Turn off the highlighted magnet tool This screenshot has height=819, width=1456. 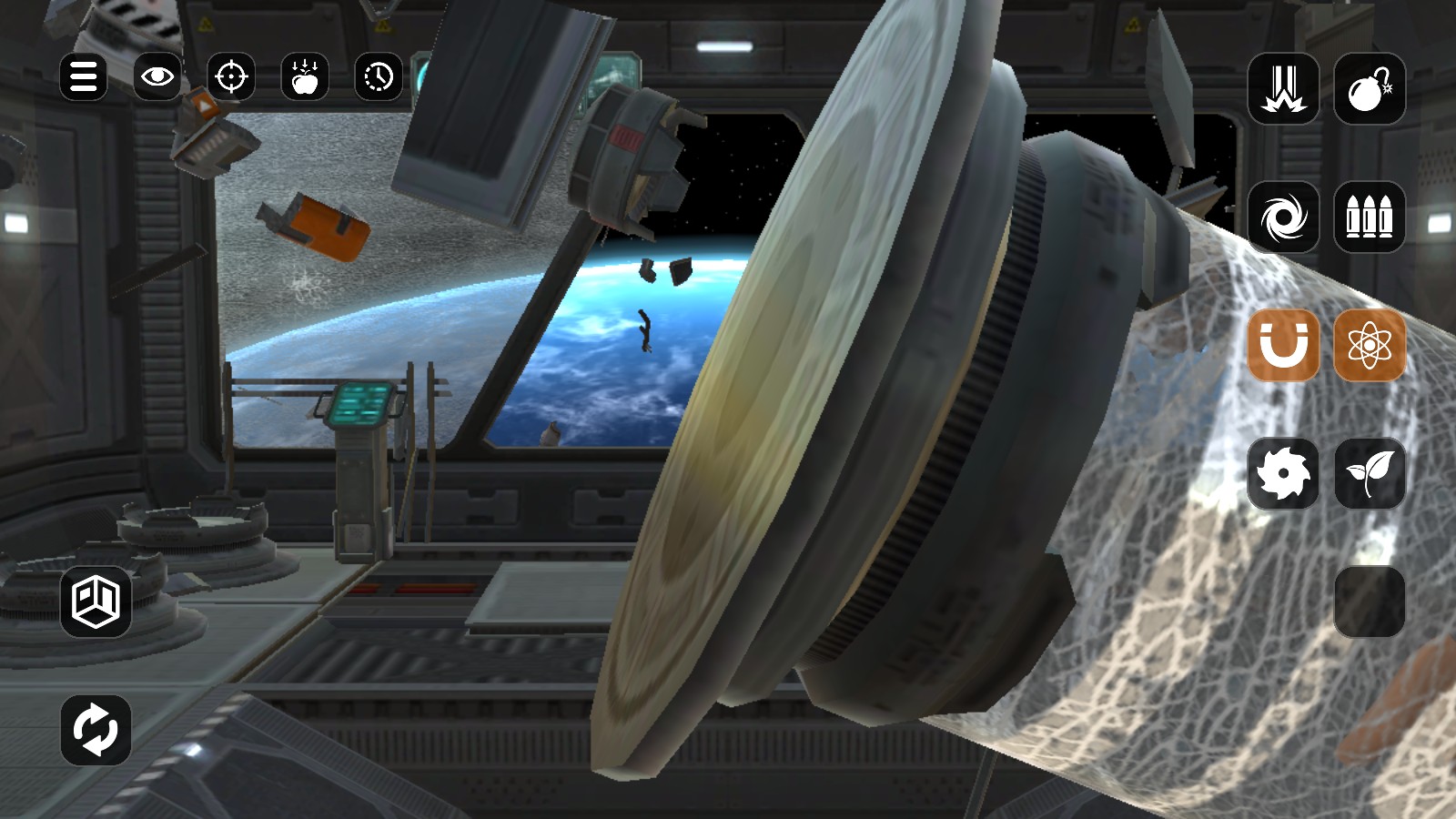[x=1282, y=347]
